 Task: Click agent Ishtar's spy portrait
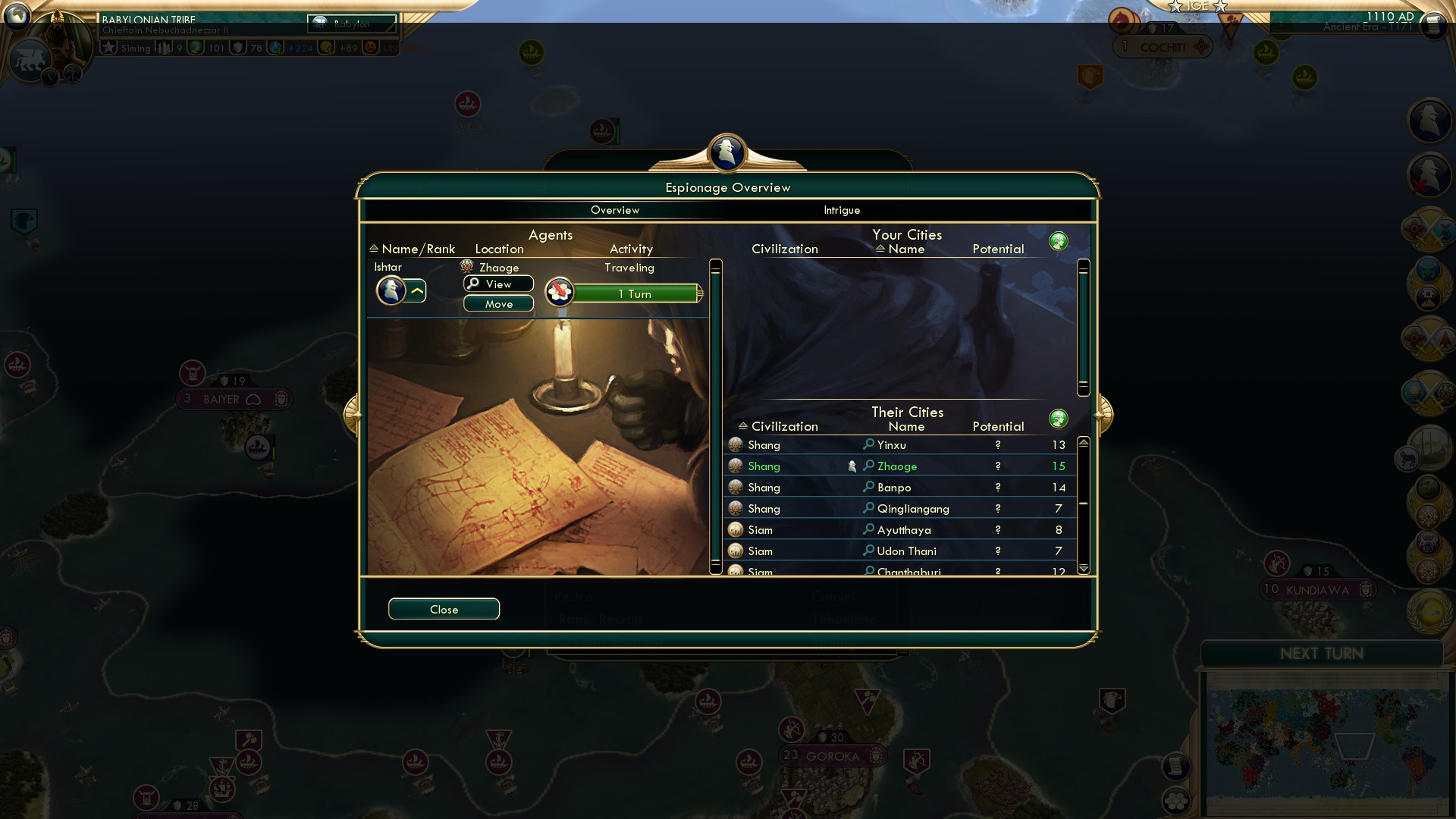391,290
